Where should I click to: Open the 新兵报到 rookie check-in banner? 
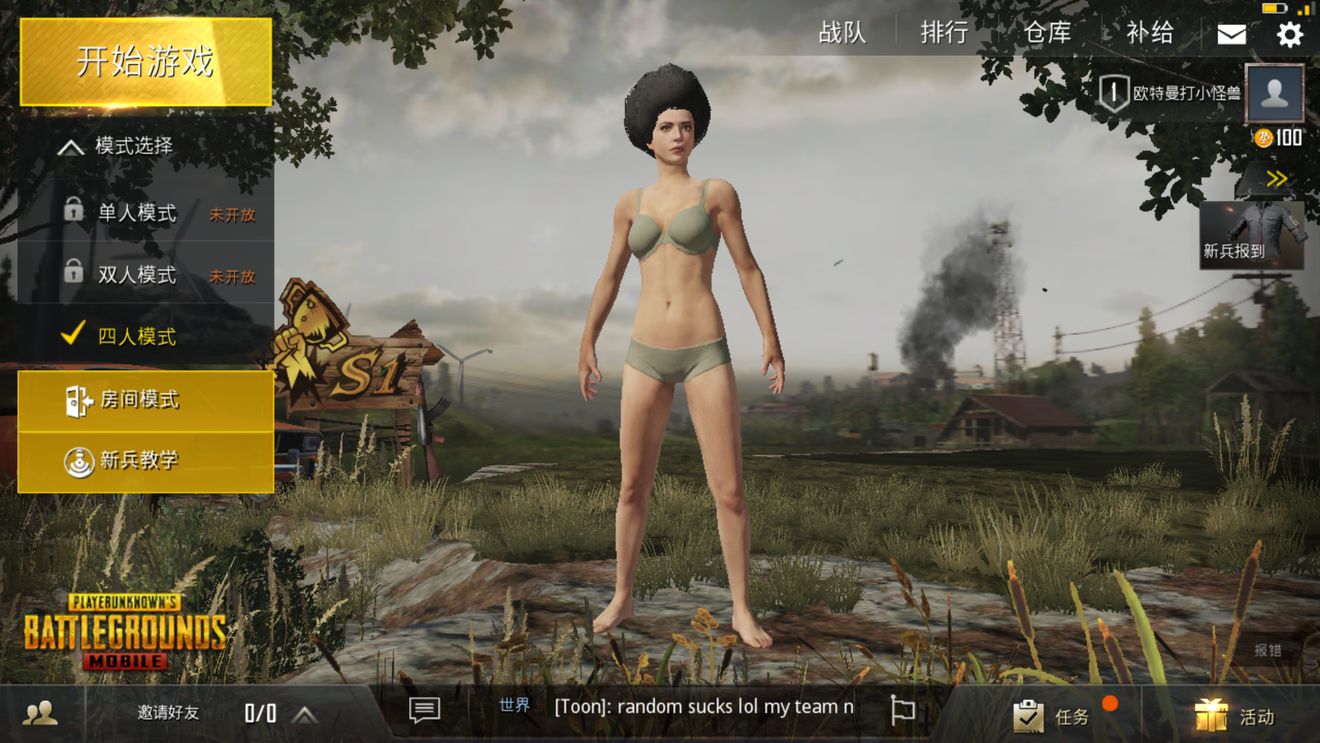(x=1252, y=235)
